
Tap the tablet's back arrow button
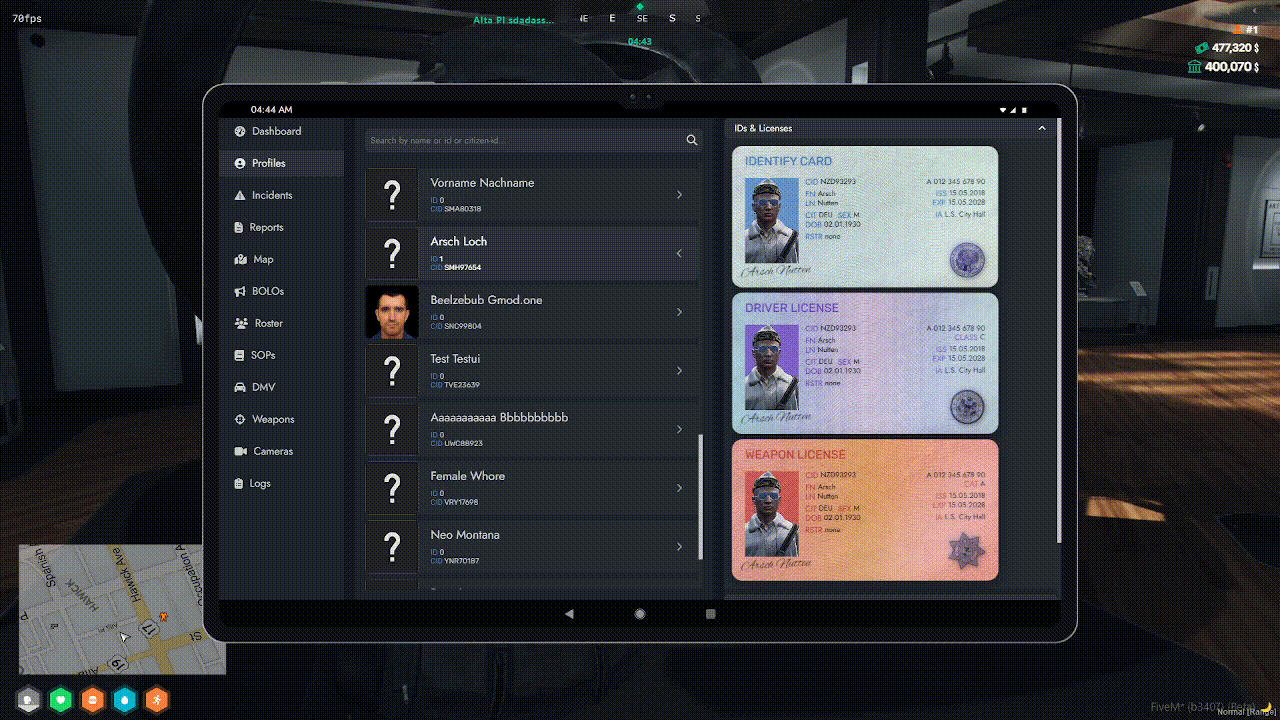point(569,614)
